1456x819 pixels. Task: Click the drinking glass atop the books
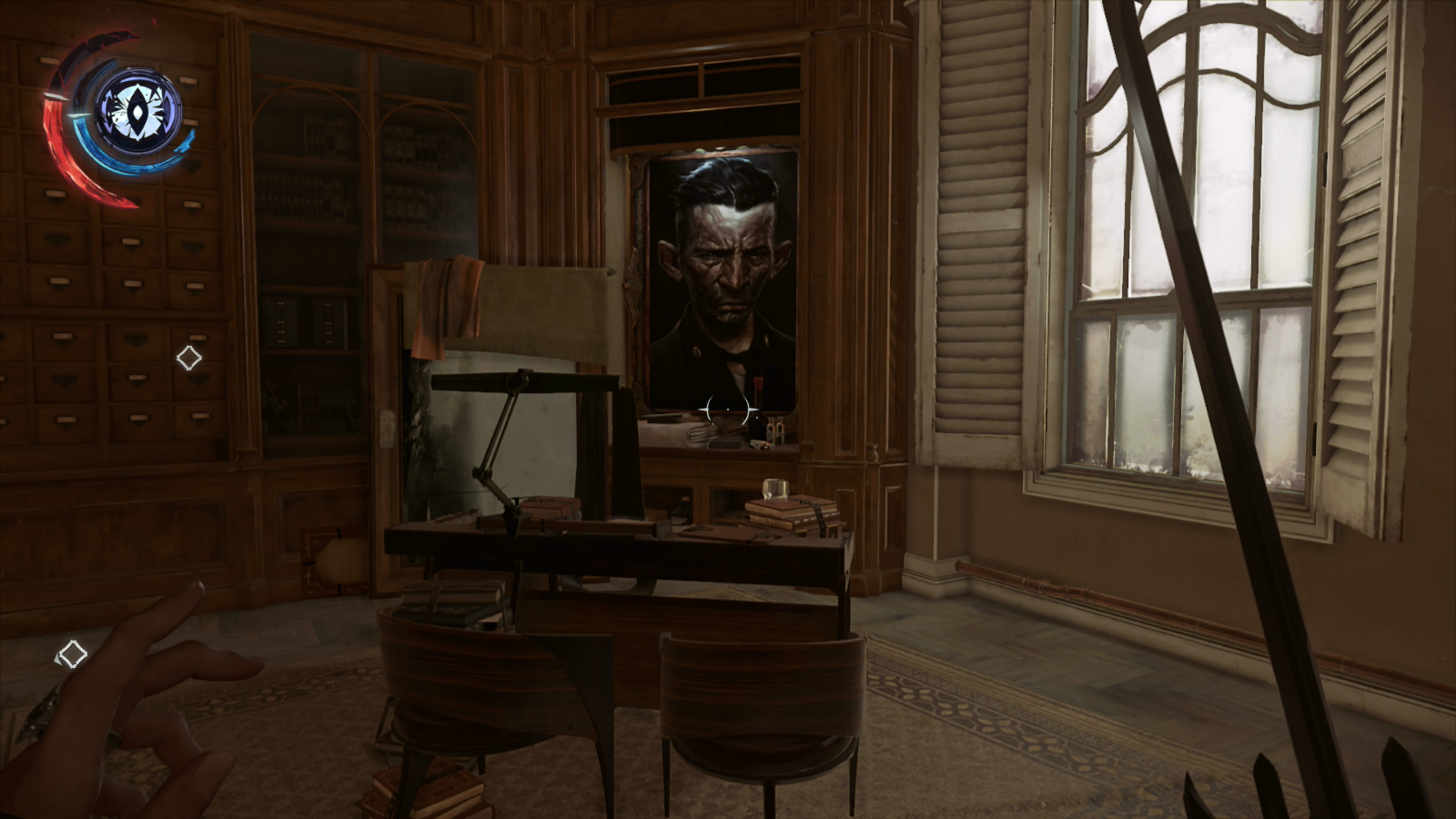pyautogui.click(x=775, y=490)
